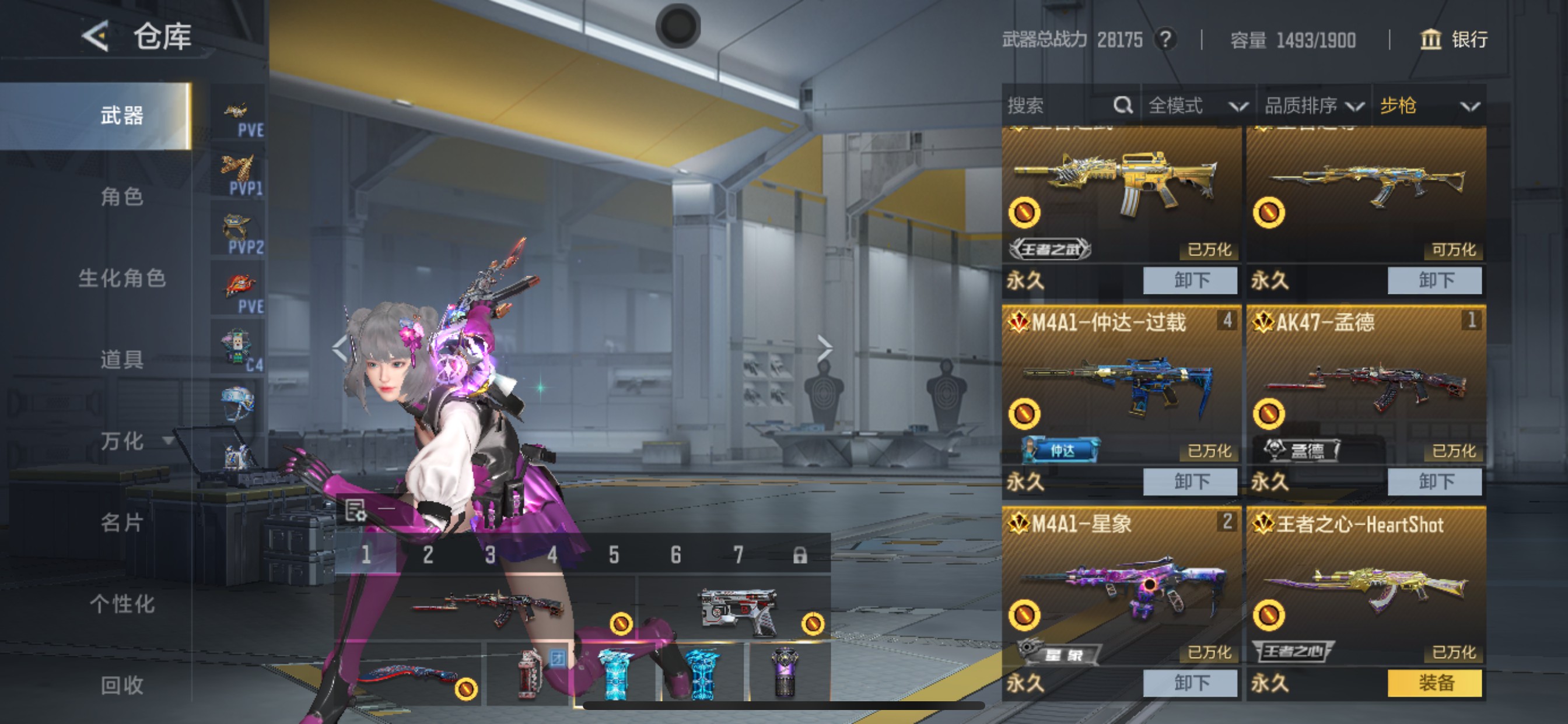
Task: Click the 搜索 weapon search field
Action: click(1059, 106)
